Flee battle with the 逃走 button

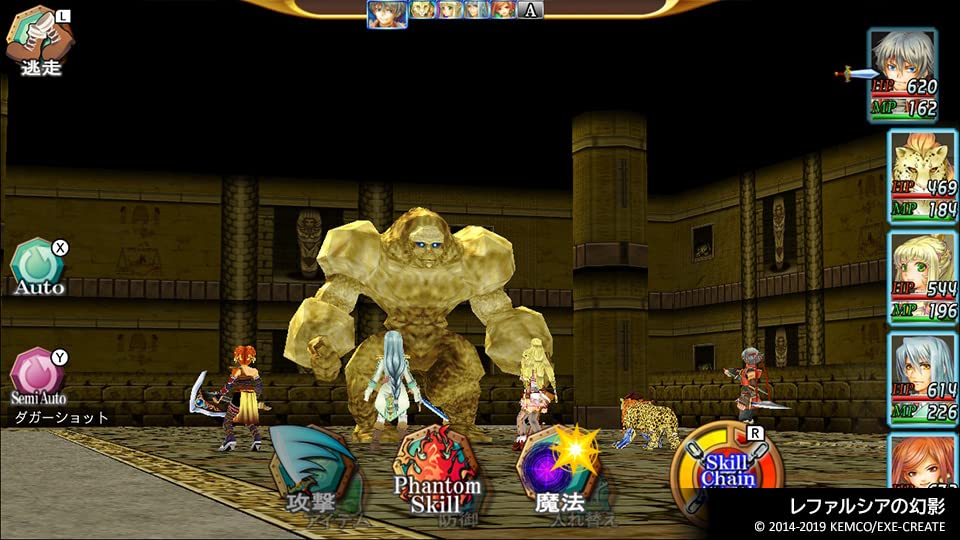(x=38, y=40)
